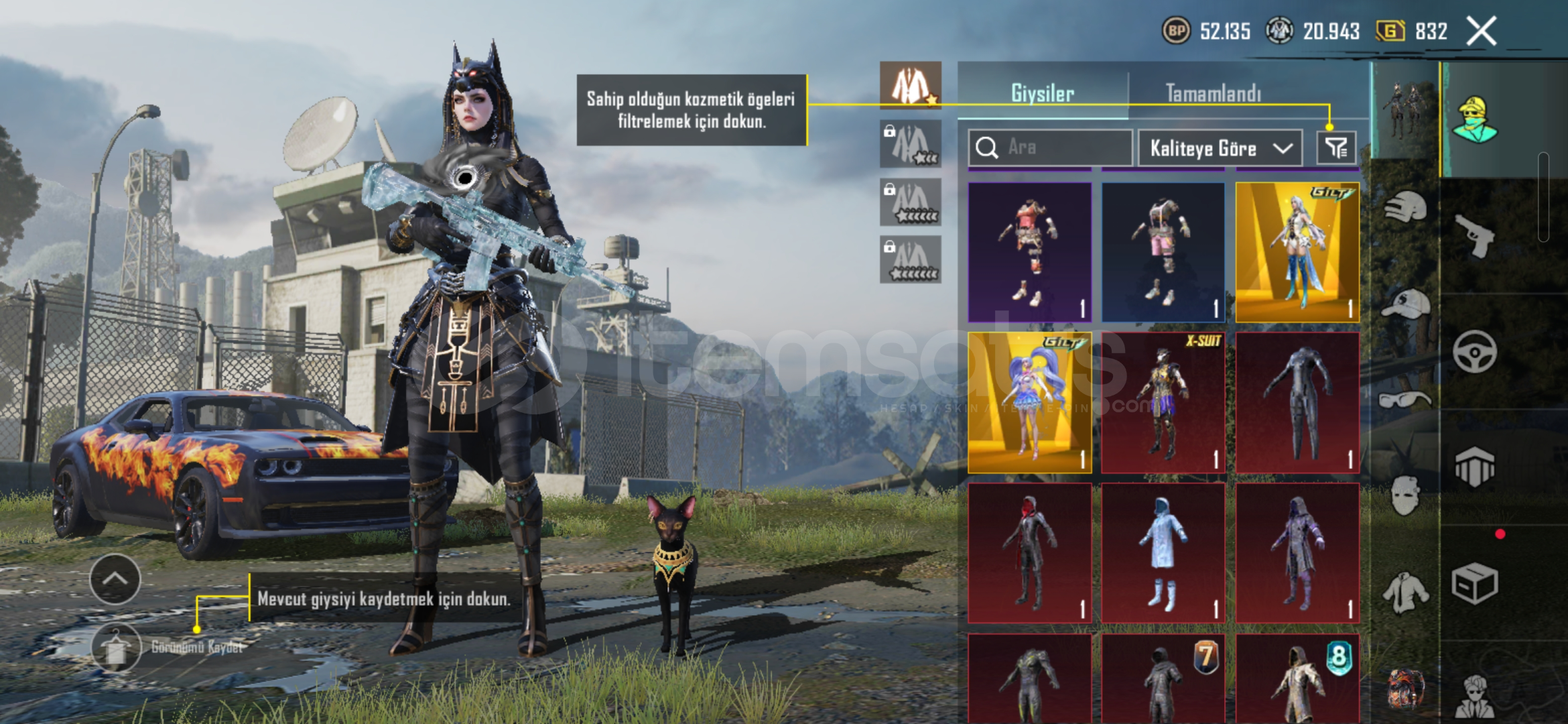Save look with Görünümü Kaydet
The width and height of the screenshot is (1568, 724).
[117, 648]
